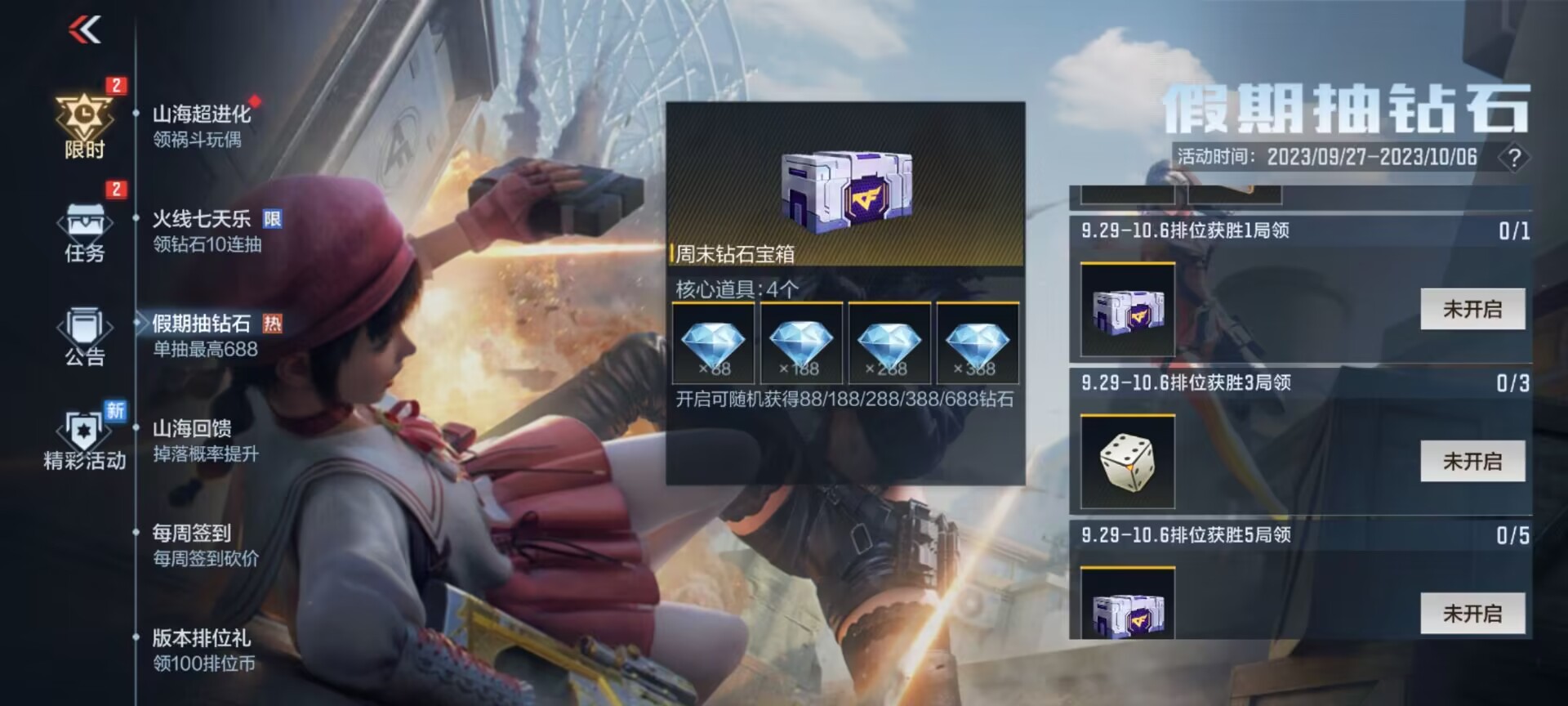
Task: View the x88 diamond item slot
Action: (x=713, y=343)
